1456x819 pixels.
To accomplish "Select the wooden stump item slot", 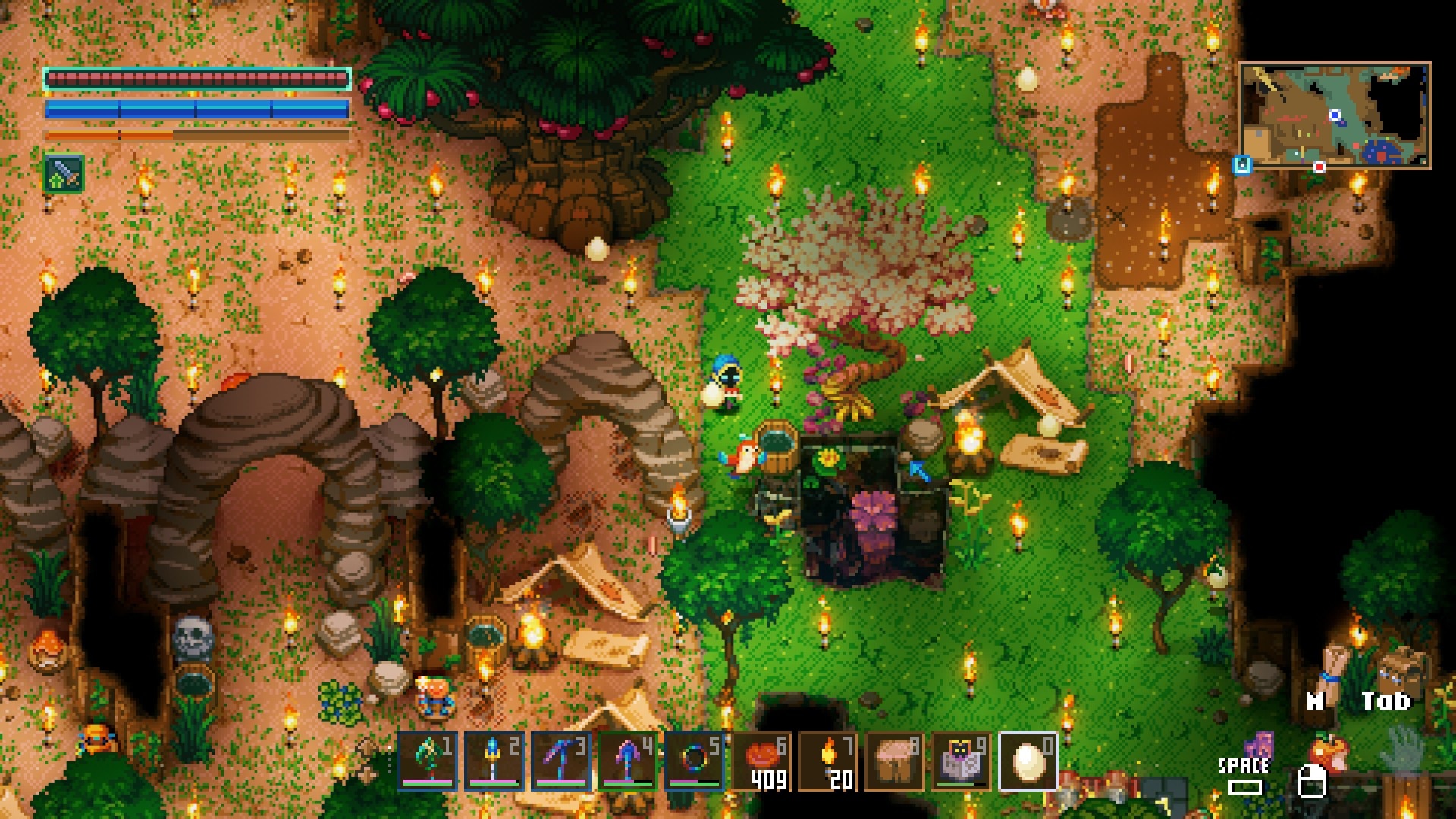I will click(895, 761).
